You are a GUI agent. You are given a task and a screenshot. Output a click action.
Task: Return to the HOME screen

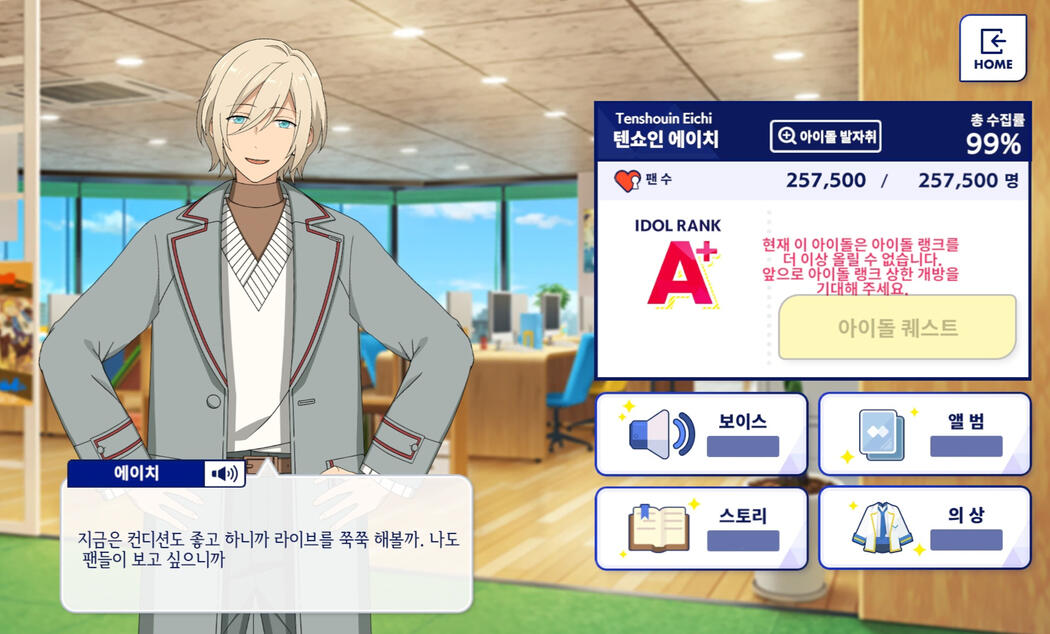tap(992, 48)
